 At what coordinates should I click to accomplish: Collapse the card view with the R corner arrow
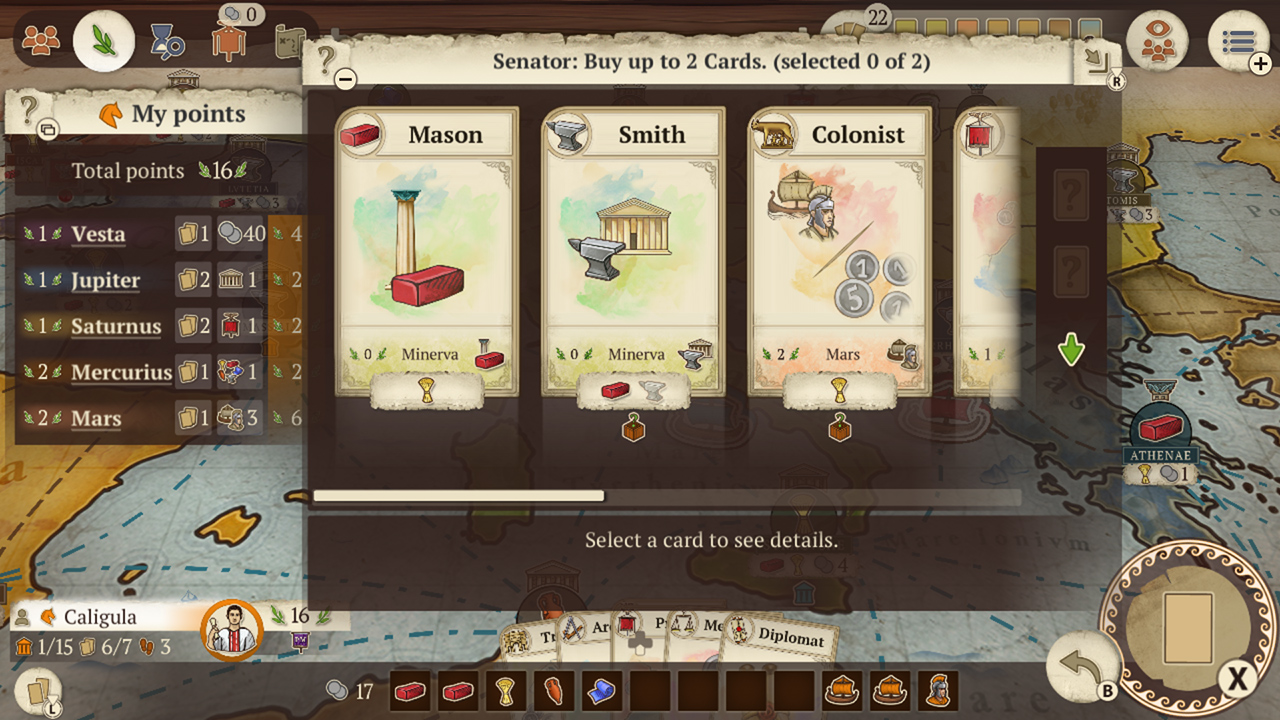point(1098,60)
